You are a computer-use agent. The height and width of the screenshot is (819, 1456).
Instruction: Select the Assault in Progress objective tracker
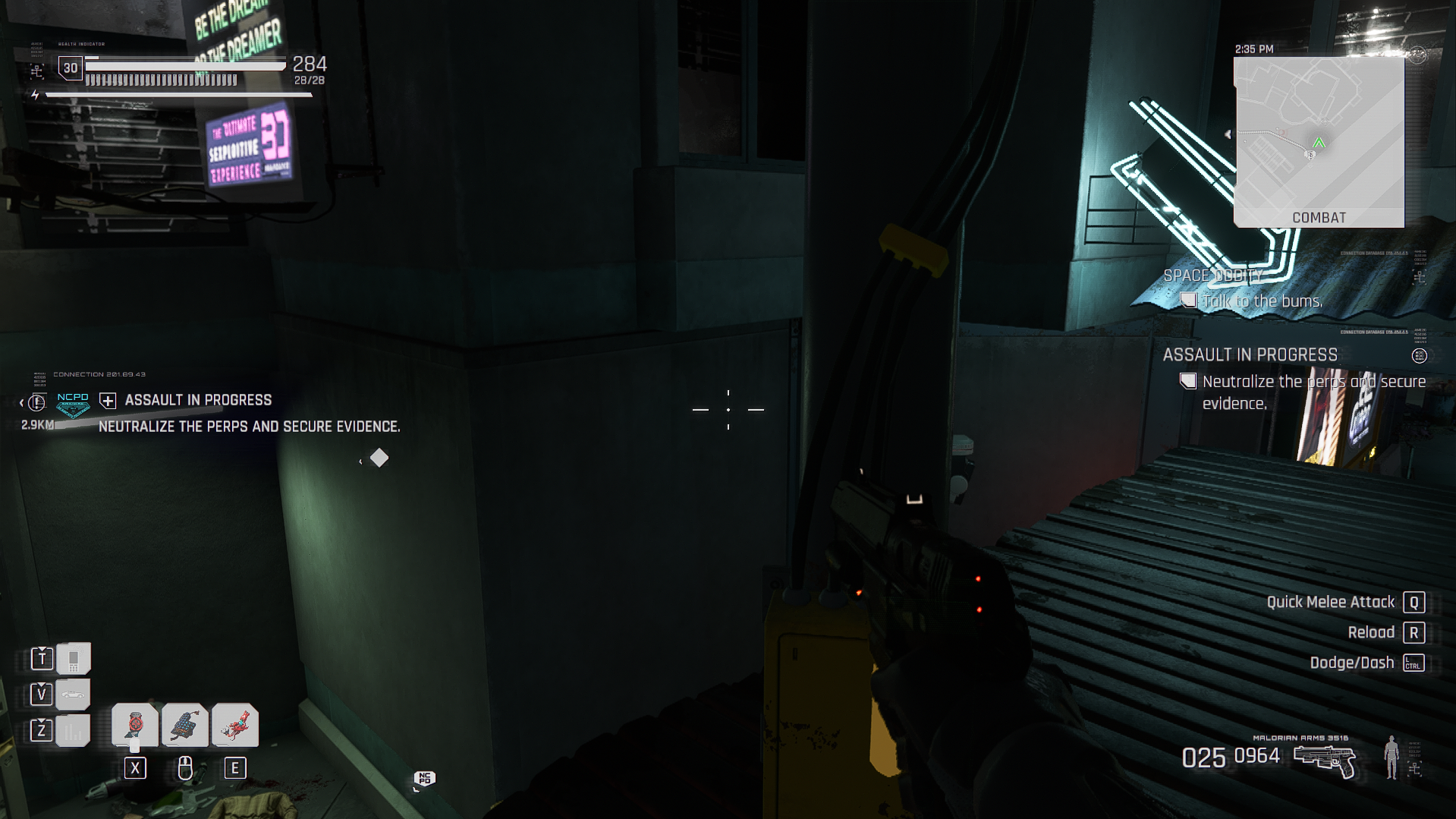pos(1250,355)
